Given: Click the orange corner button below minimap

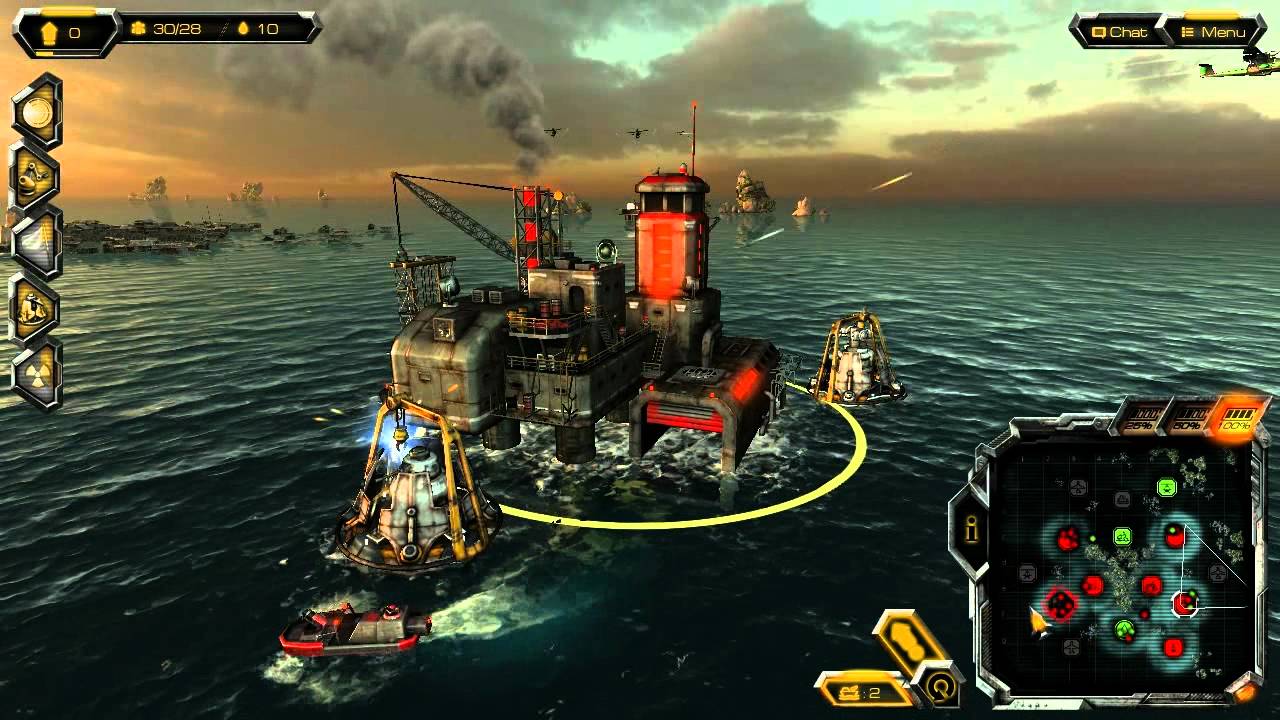Looking at the screenshot, I should 1244,690.
